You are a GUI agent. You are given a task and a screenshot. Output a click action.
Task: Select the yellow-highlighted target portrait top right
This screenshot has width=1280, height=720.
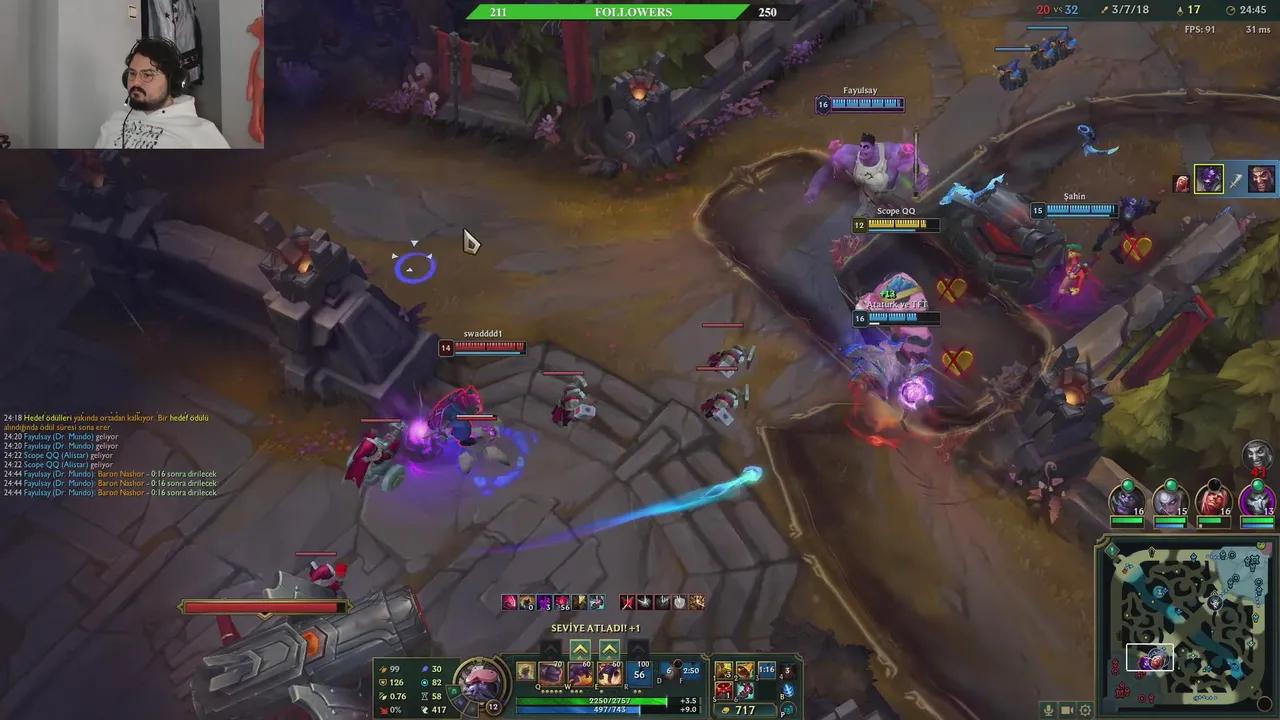(1207, 180)
